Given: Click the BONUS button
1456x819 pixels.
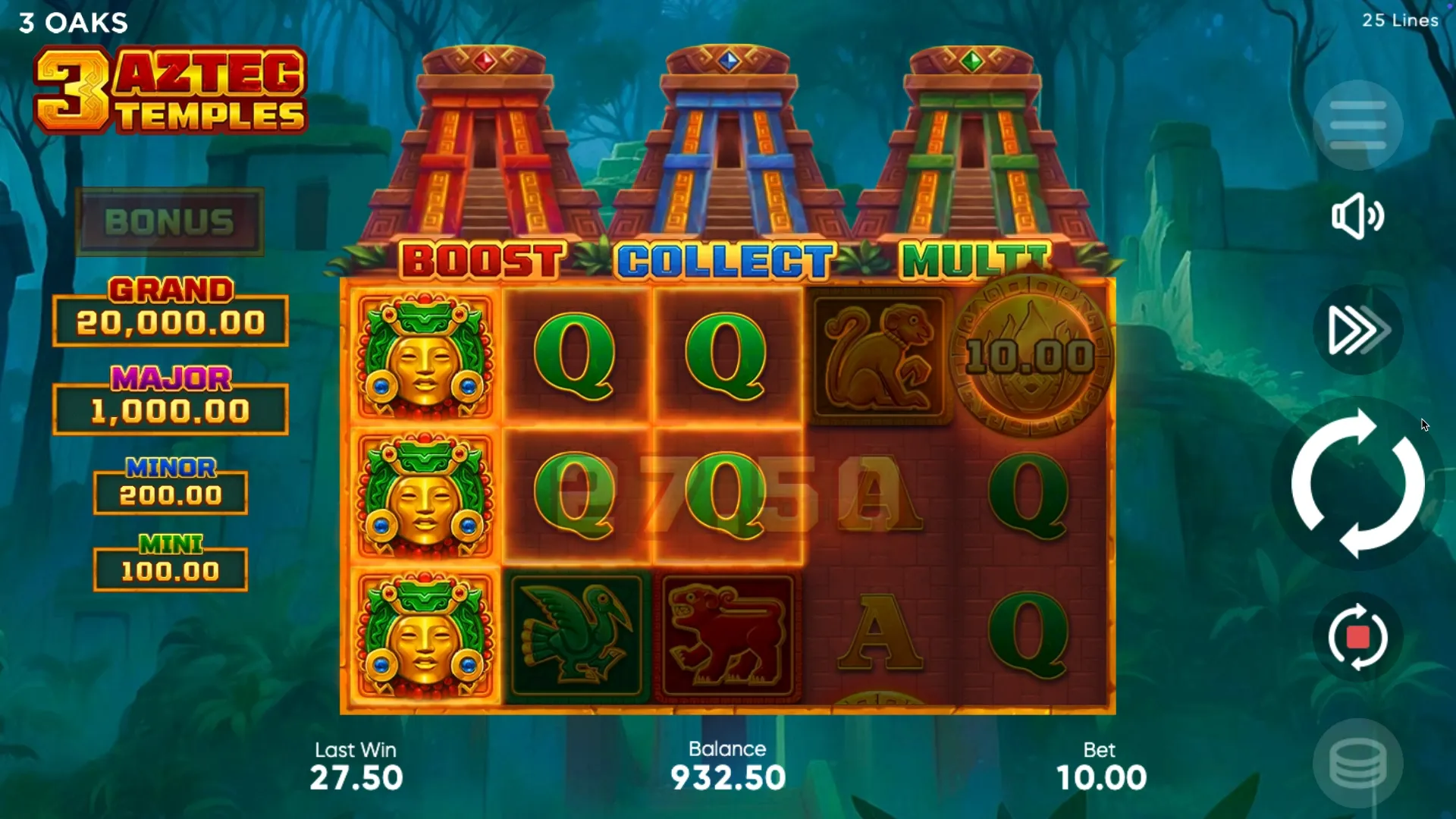Looking at the screenshot, I should (170, 222).
